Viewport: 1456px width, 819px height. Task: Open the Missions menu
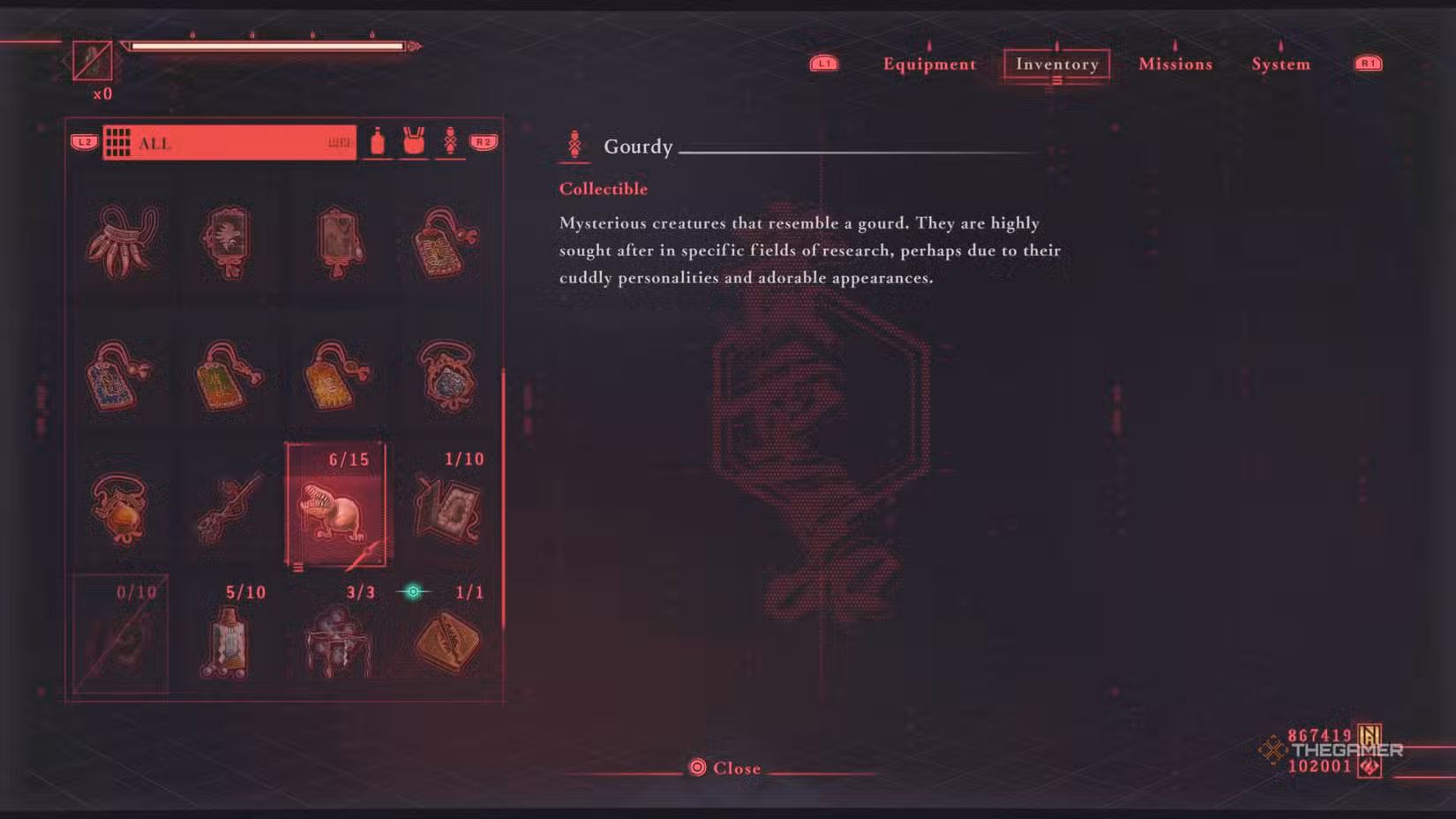[1175, 64]
